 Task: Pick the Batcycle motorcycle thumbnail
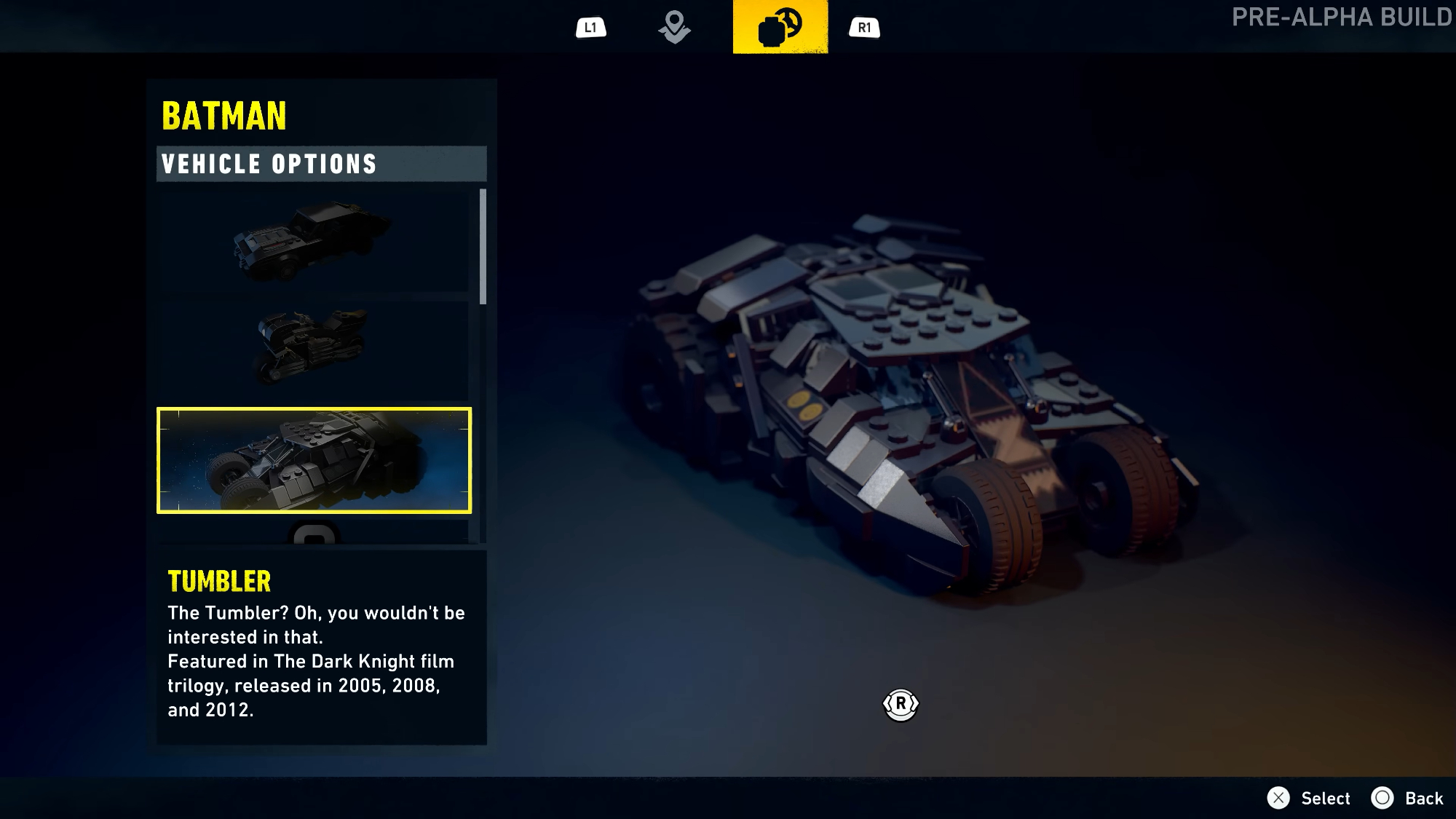(x=313, y=347)
